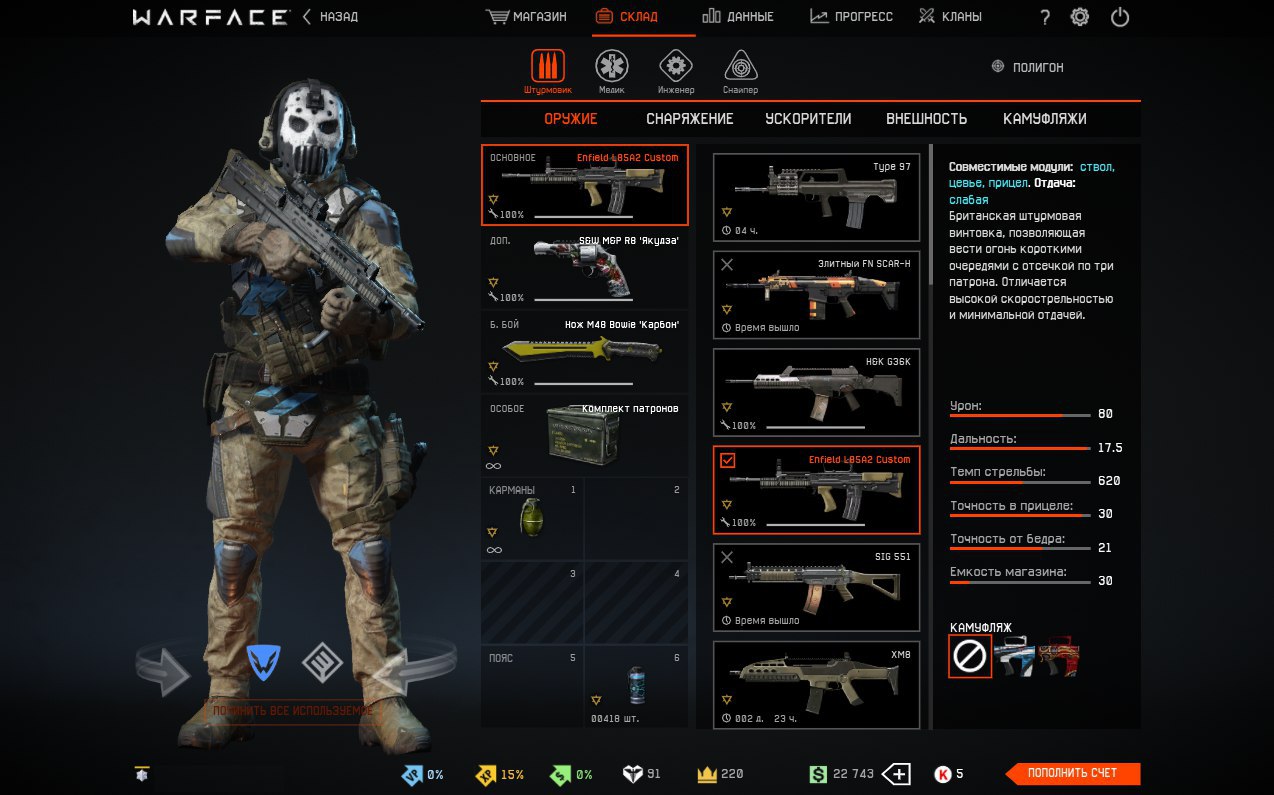Open the Ускорители tab

808,119
